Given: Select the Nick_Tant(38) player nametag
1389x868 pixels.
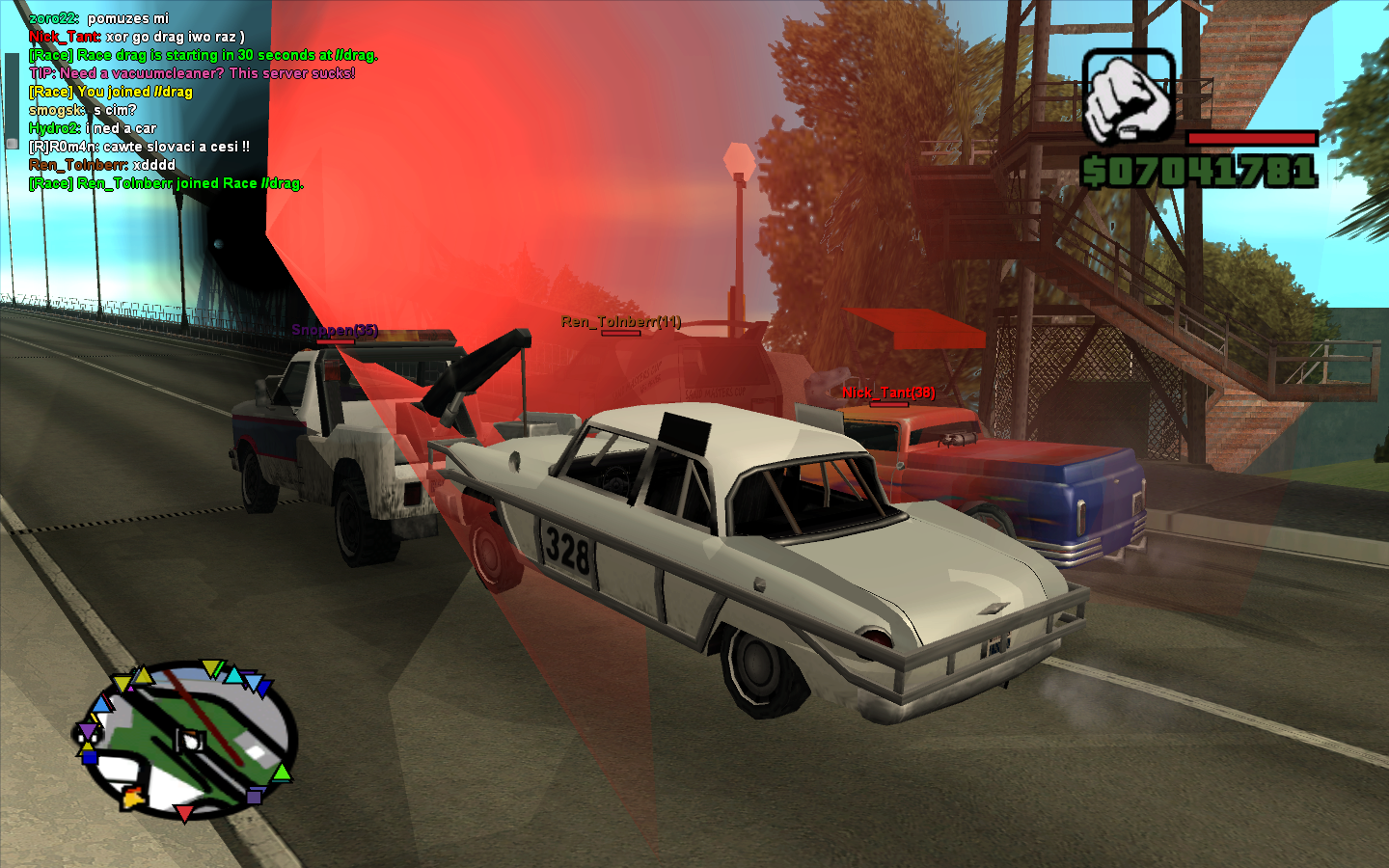Looking at the screenshot, I should click(888, 393).
